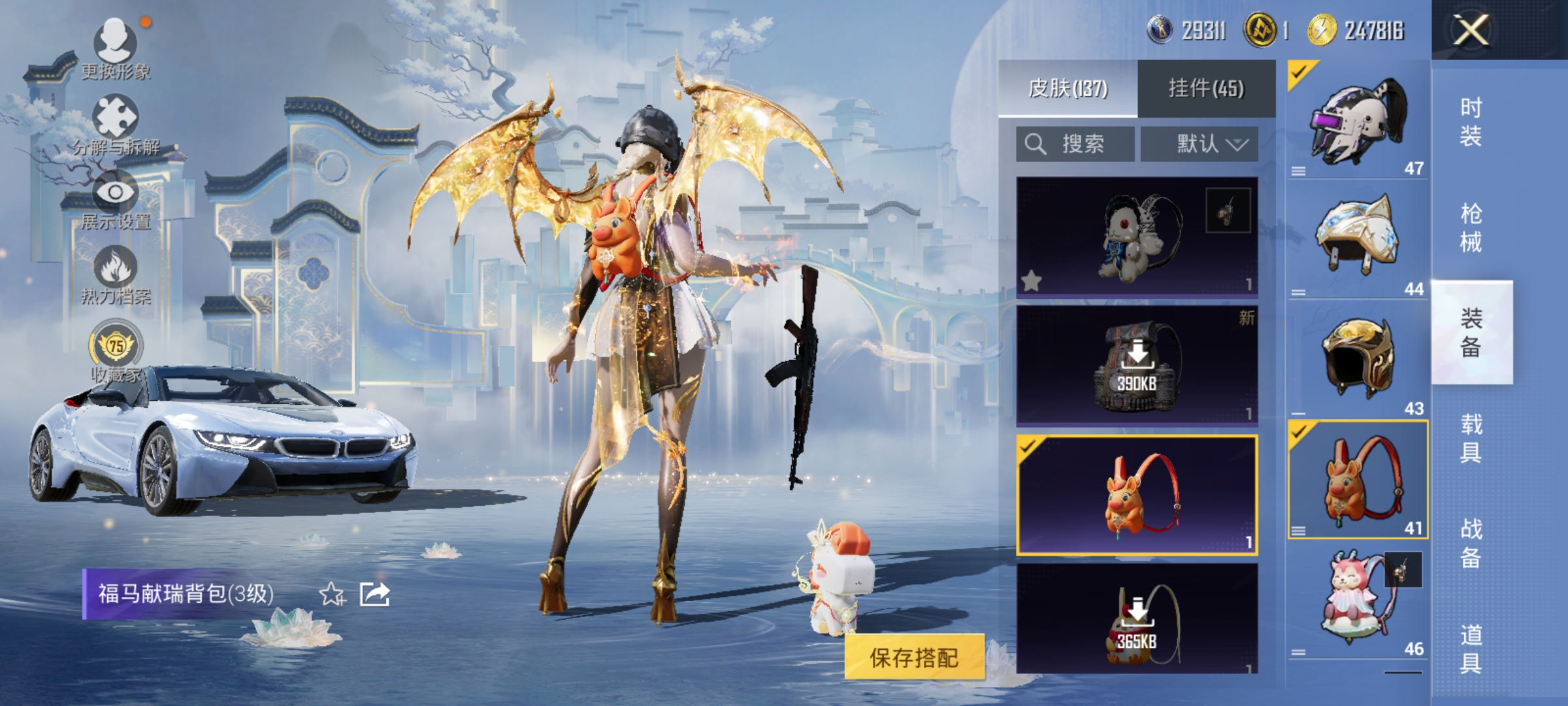The height and width of the screenshot is (706, 1568).
Task: Switch to the 枪械 firearms category
Action: [1471, 227]
